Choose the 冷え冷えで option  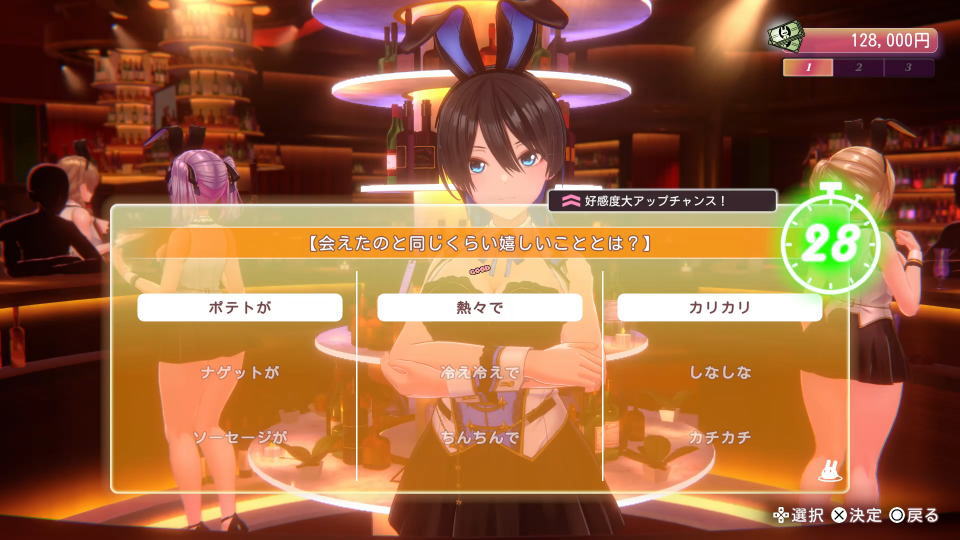(x=480, y=373)
